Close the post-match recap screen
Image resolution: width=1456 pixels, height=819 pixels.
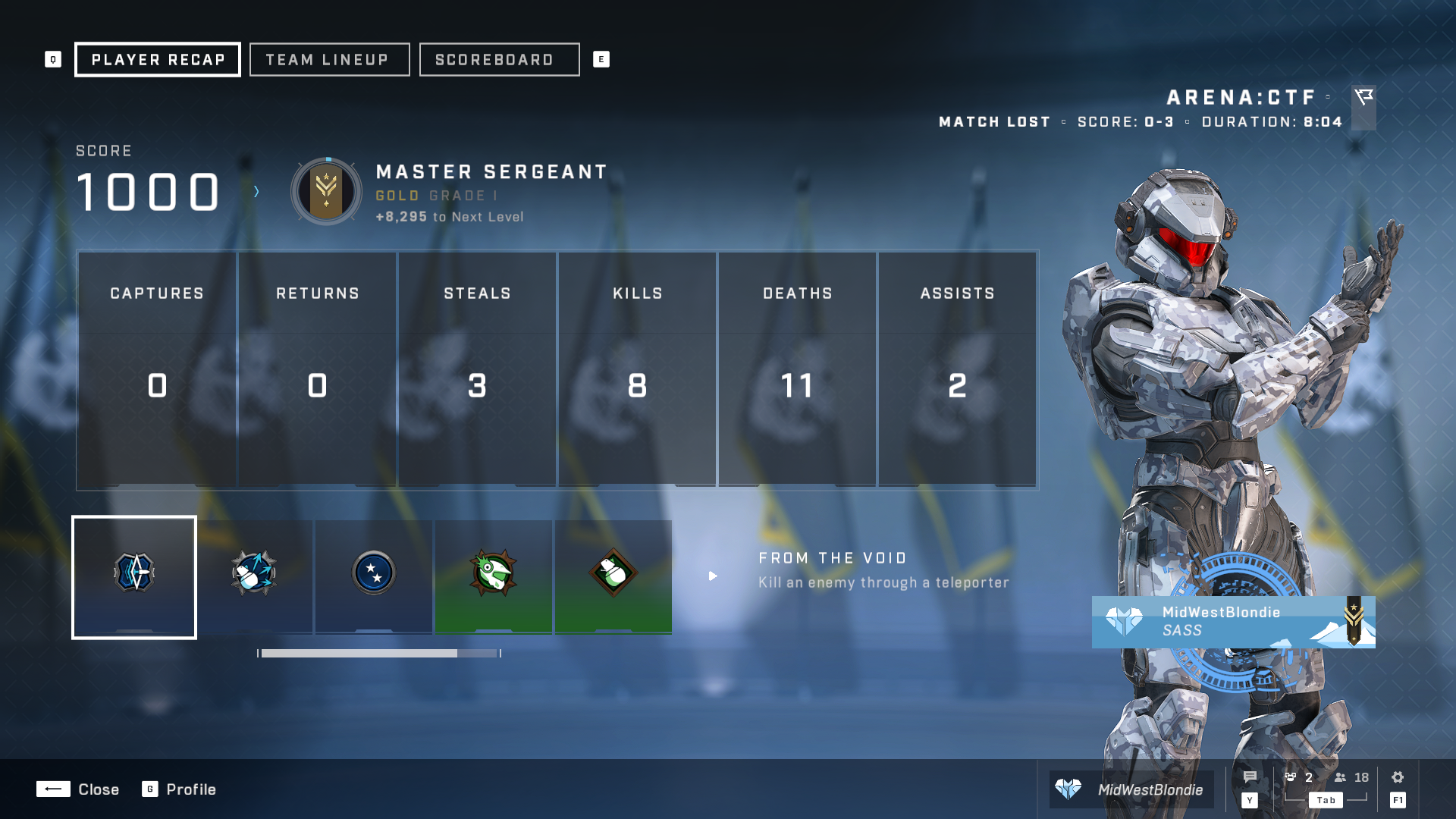[78, 789]
